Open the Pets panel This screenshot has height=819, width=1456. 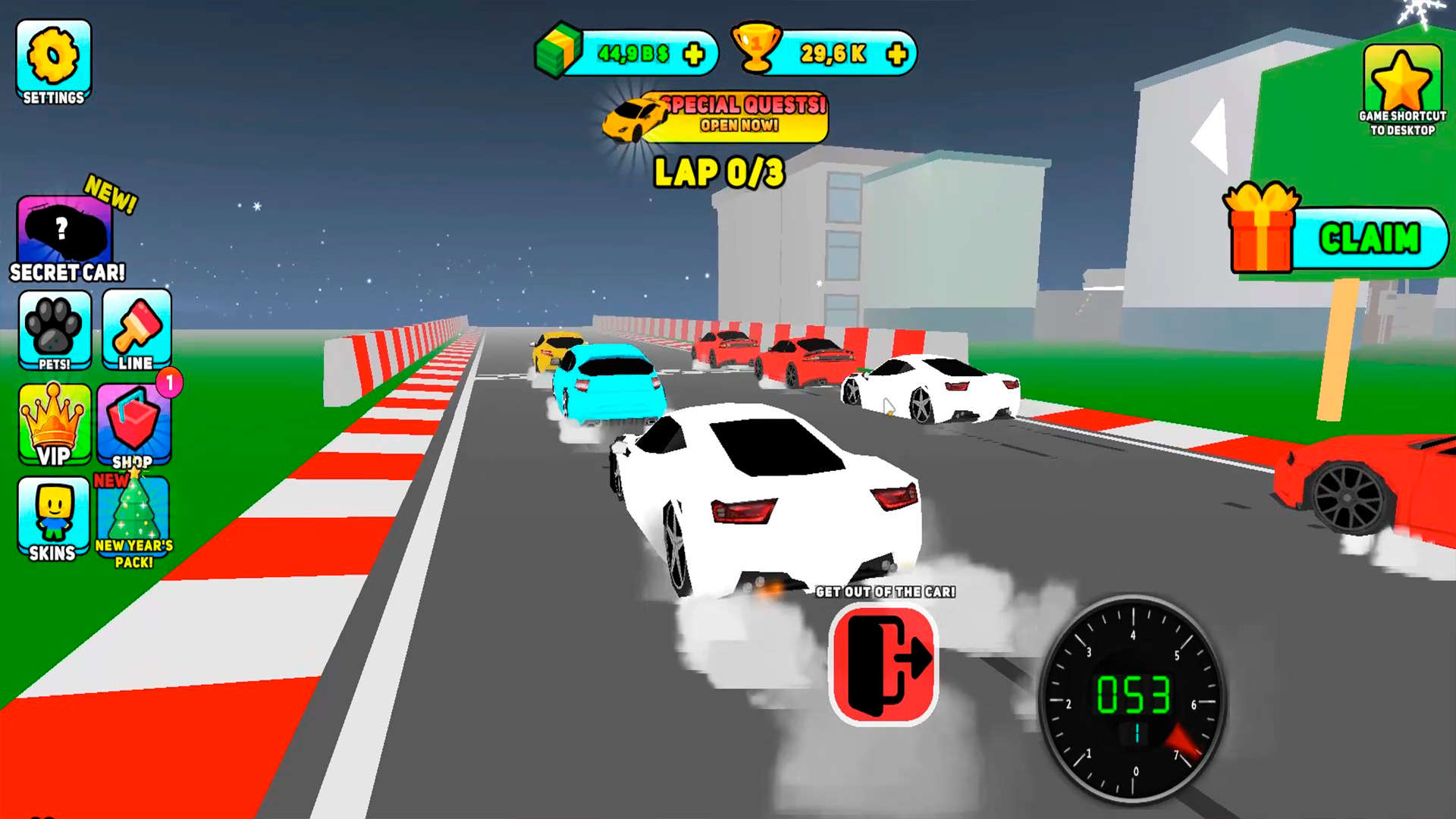point(54,330)
